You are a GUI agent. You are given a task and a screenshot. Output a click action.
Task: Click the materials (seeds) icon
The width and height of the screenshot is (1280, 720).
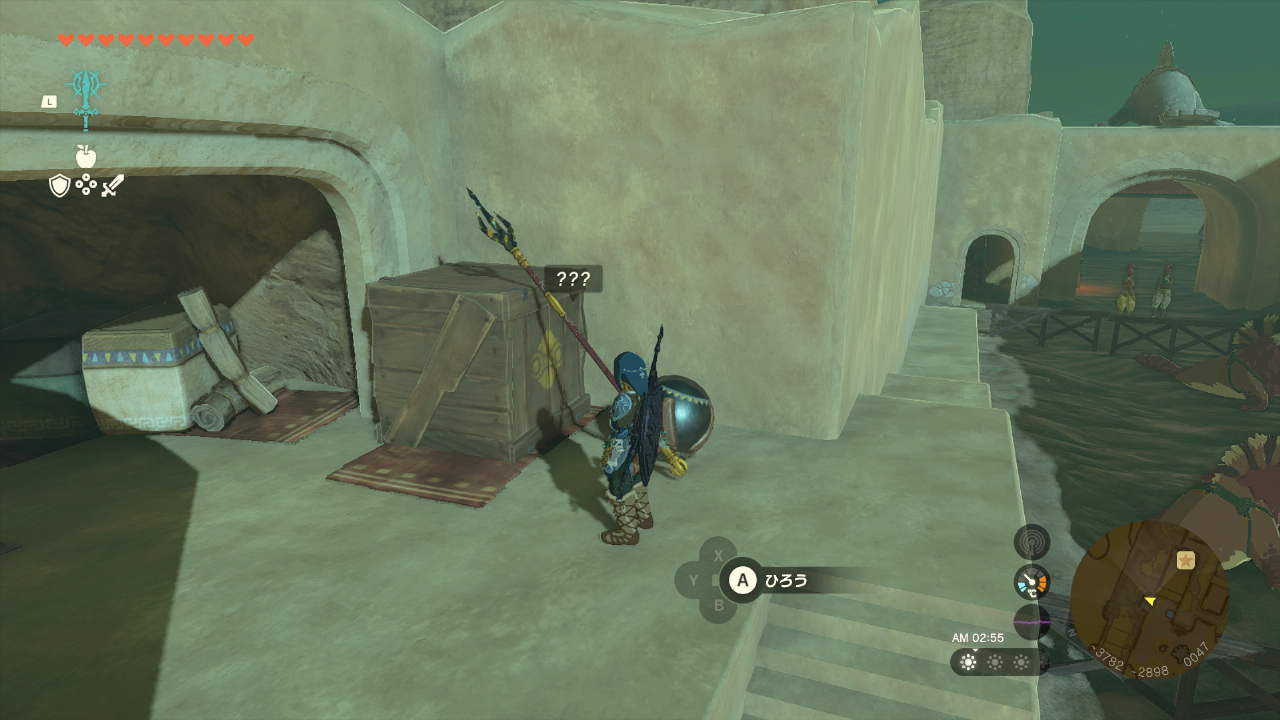[87, 186]
